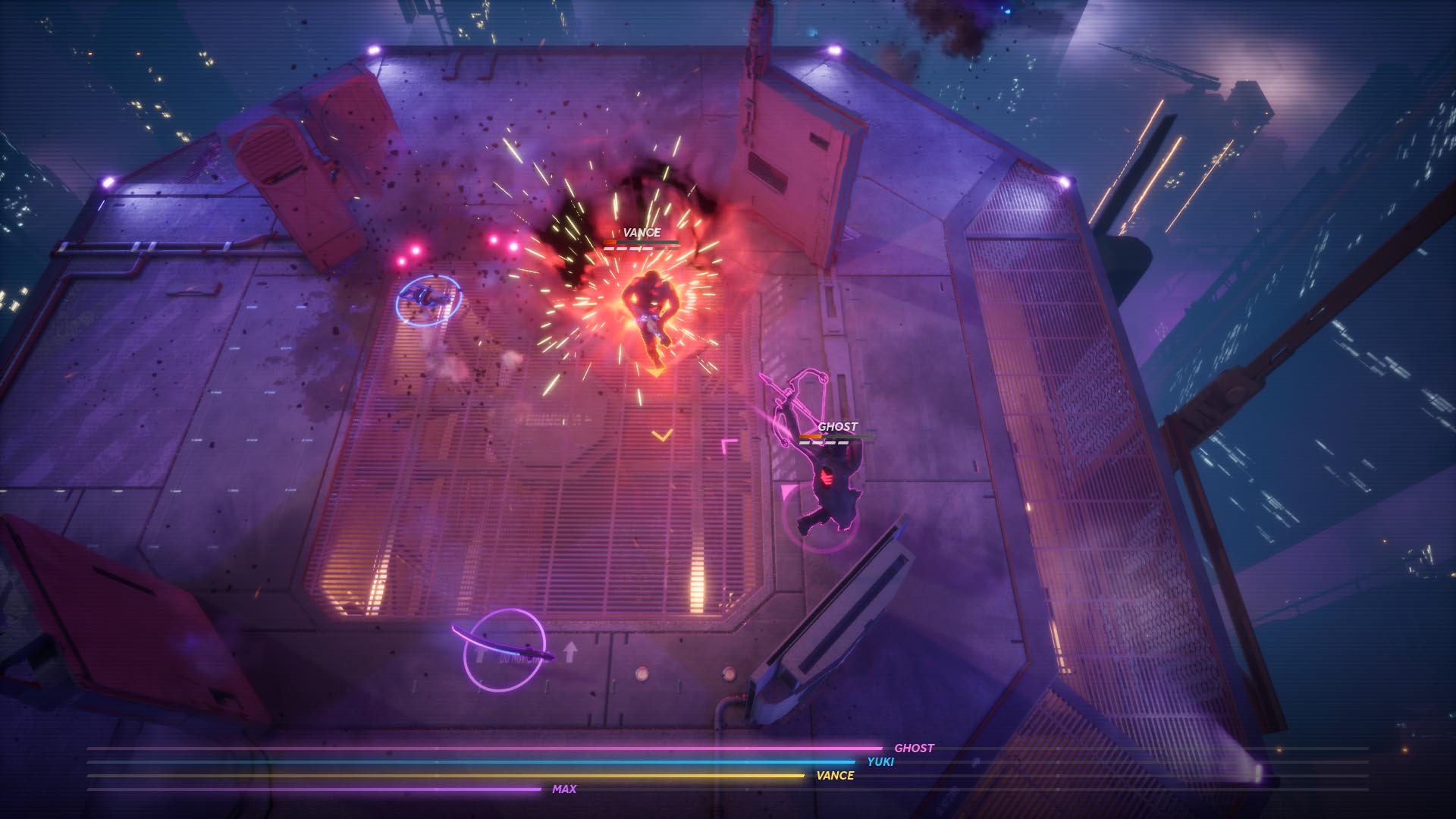Click the VANCE nameplate above the boss

point(642,231)
